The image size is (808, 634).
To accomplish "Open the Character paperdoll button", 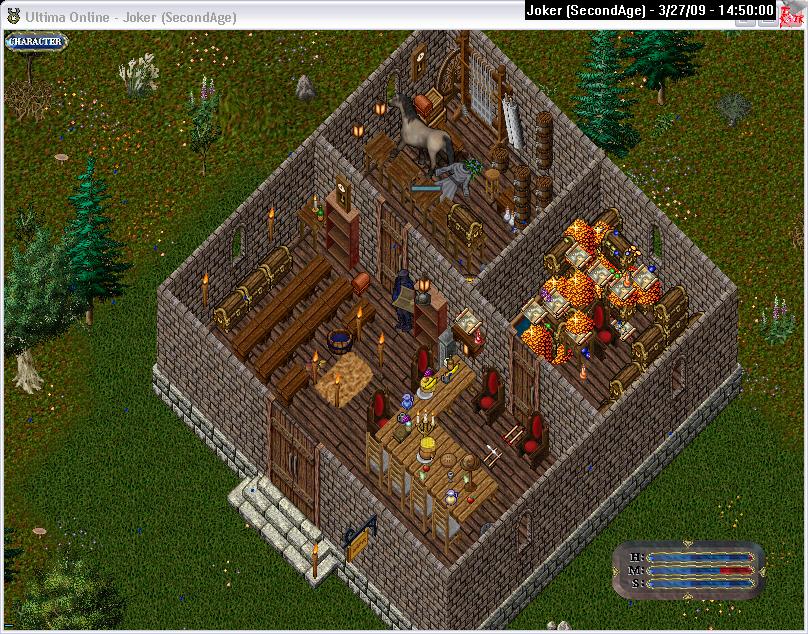I will (36, 42).
